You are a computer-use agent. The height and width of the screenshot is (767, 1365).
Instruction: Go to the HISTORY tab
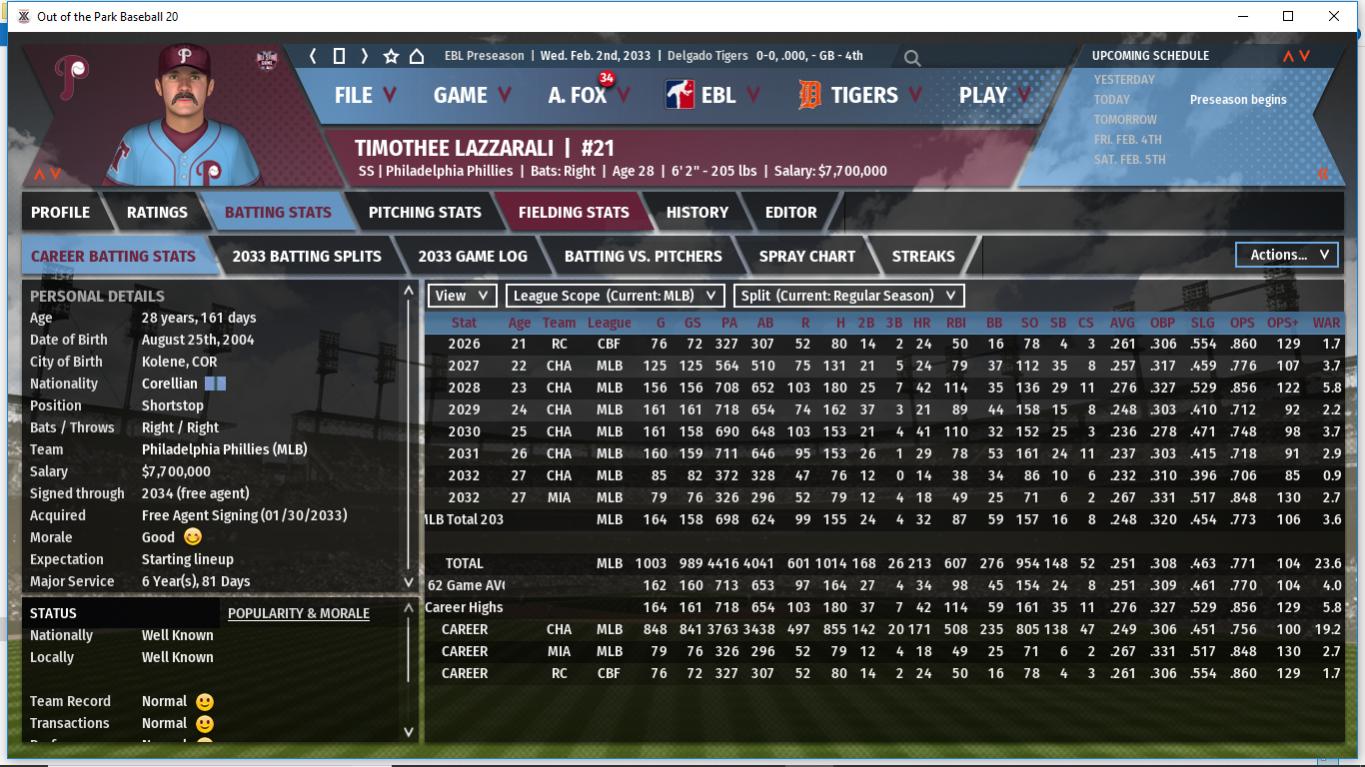click(x=697, y=212)
